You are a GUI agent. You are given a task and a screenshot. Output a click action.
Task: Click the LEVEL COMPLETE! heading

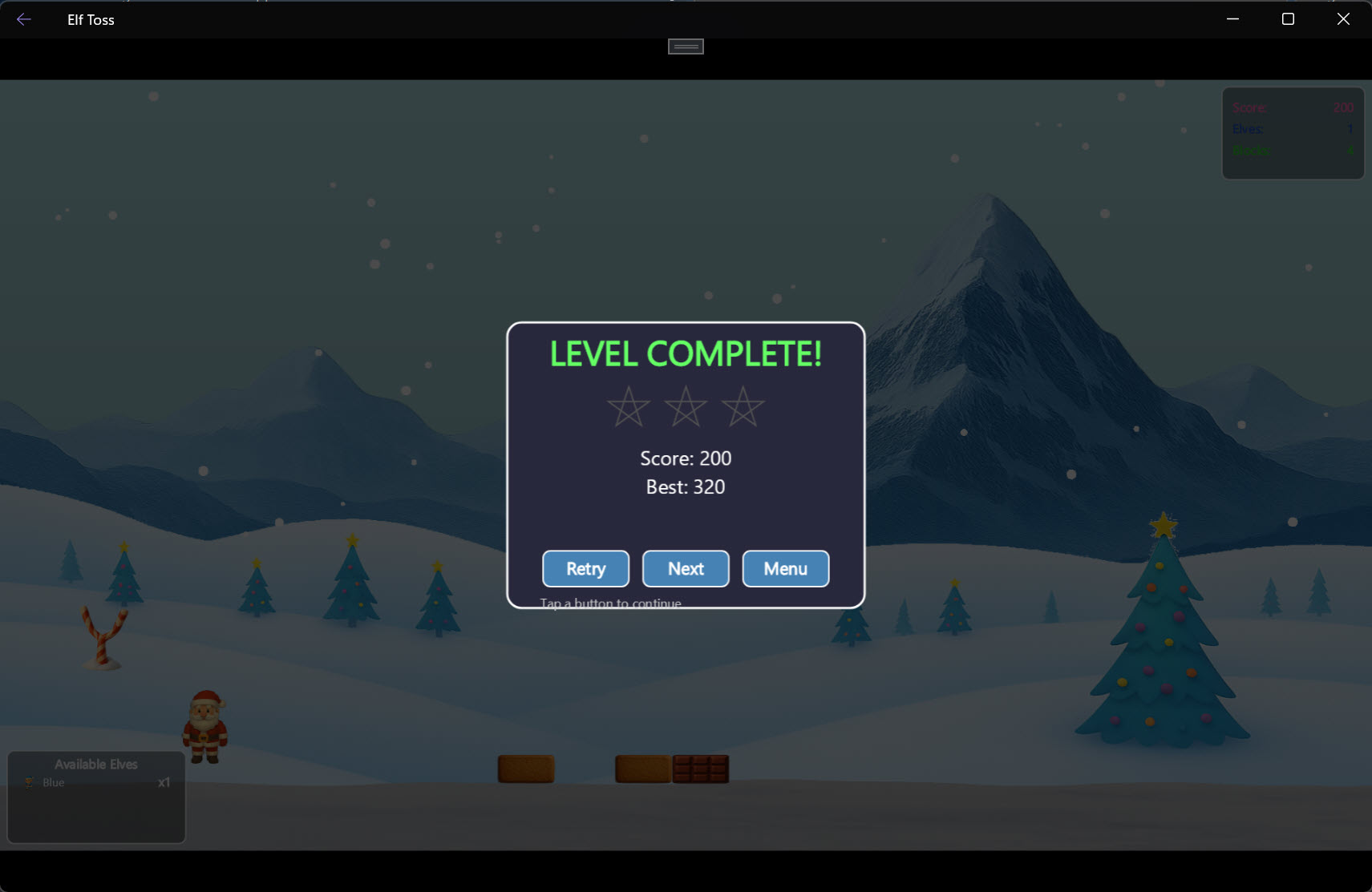pyautogui.click(x=685, y=353)
